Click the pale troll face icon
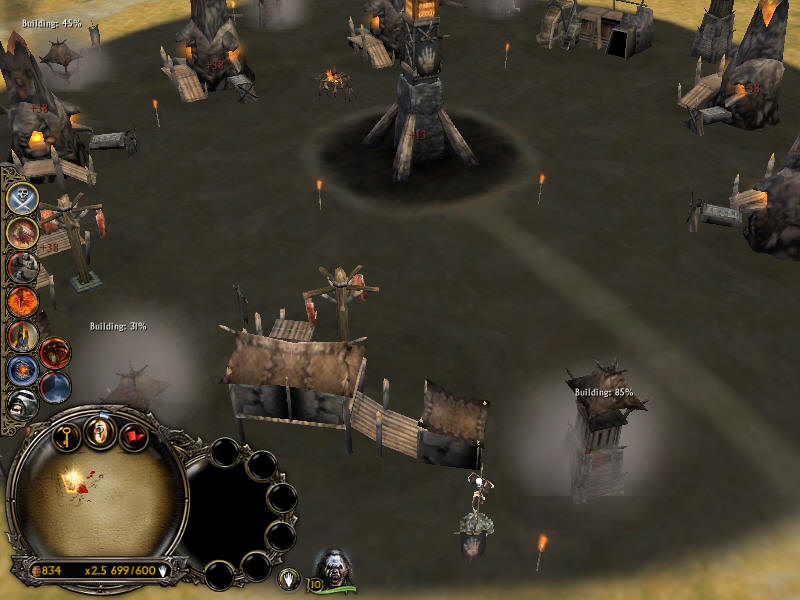 coord(22,403)
